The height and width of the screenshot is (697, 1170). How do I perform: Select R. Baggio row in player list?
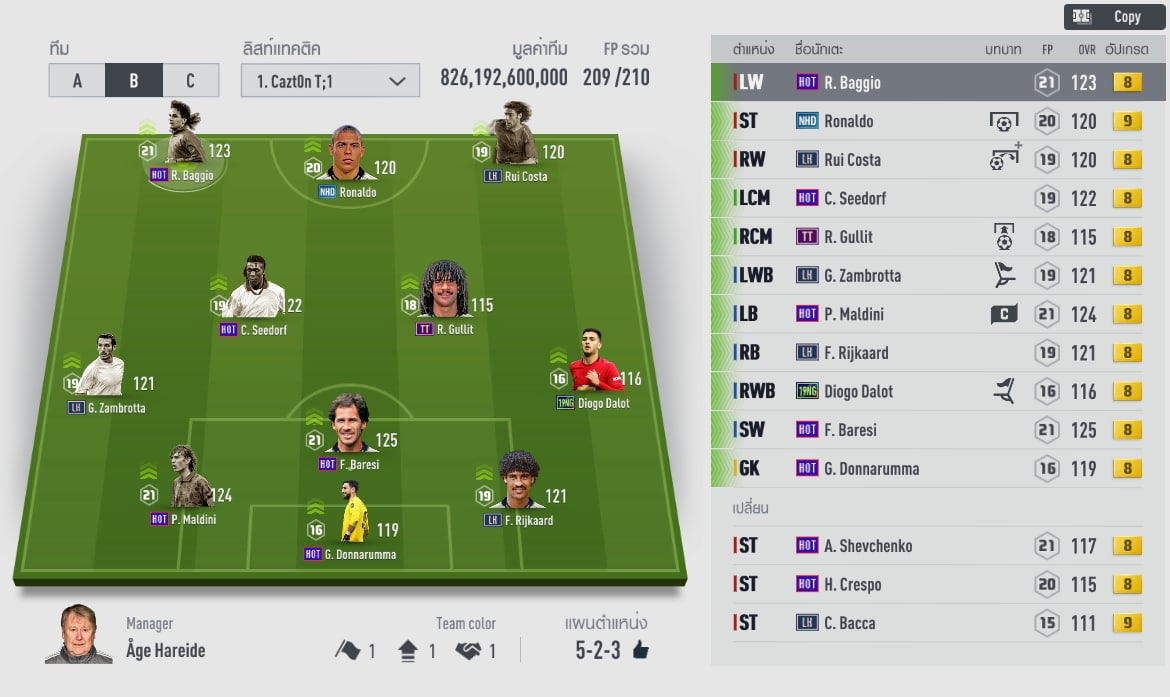[938, 83]
